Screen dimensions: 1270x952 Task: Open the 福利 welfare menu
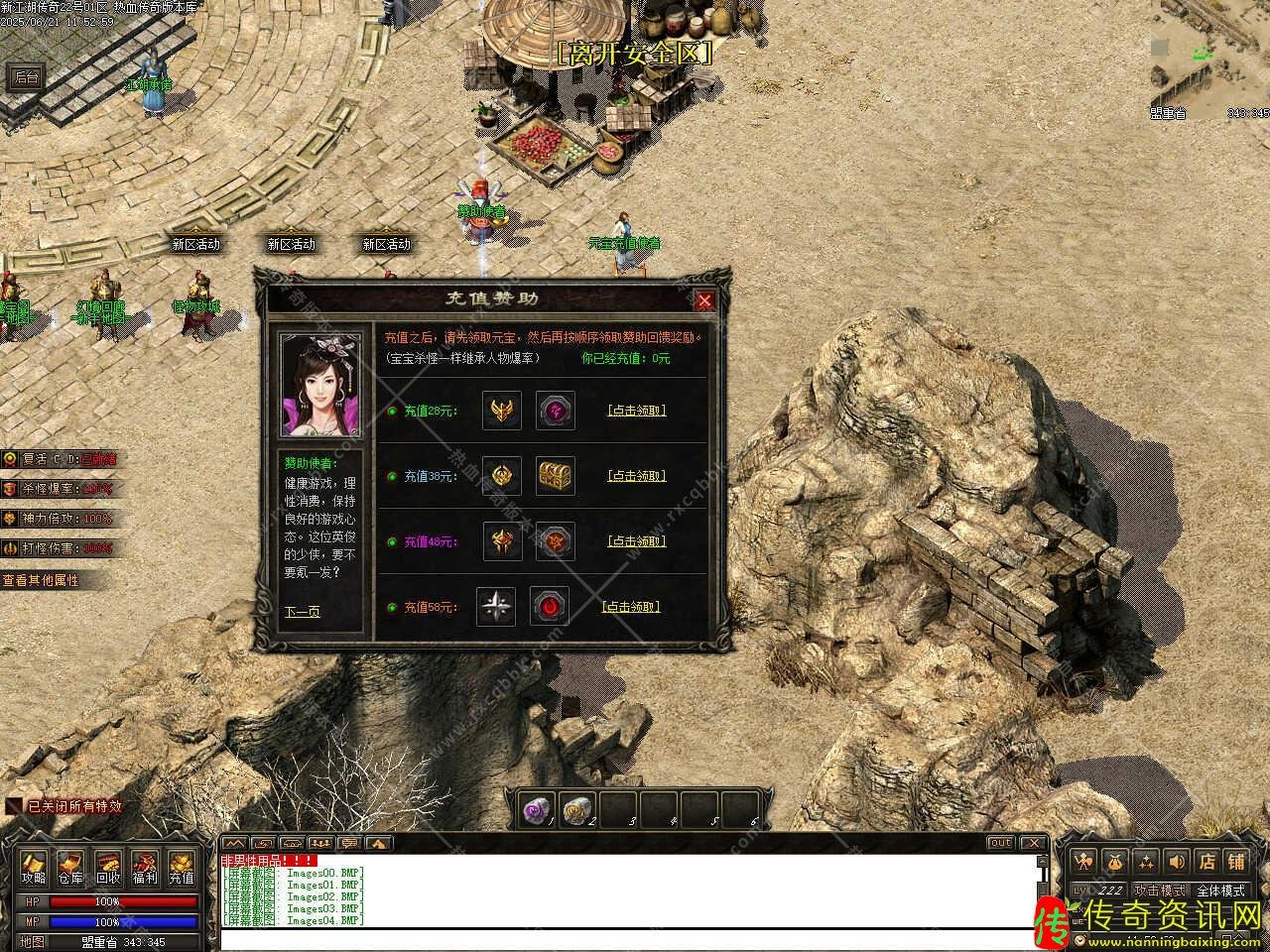tap(145, 868)
